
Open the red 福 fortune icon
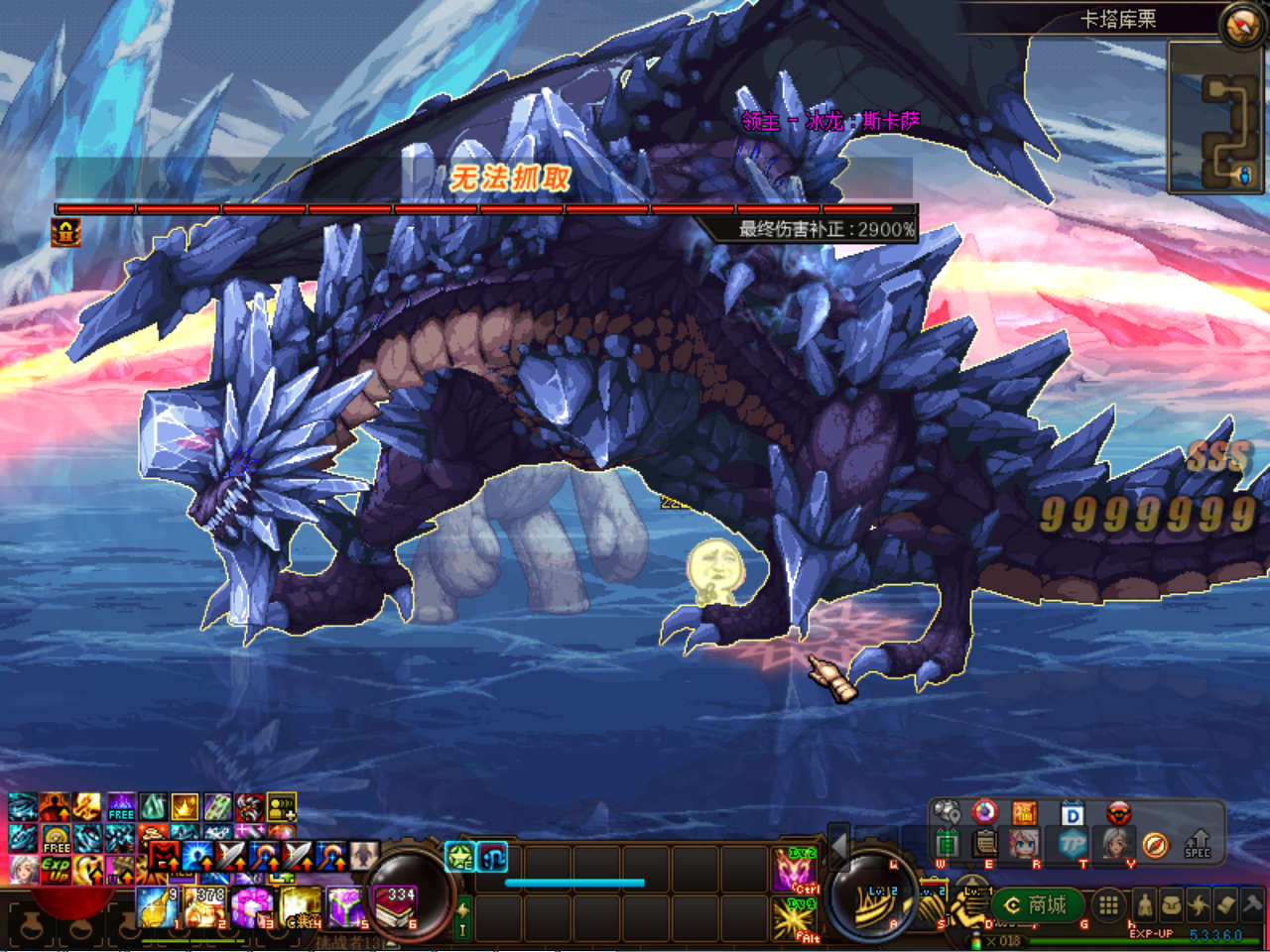point(1024,814)
